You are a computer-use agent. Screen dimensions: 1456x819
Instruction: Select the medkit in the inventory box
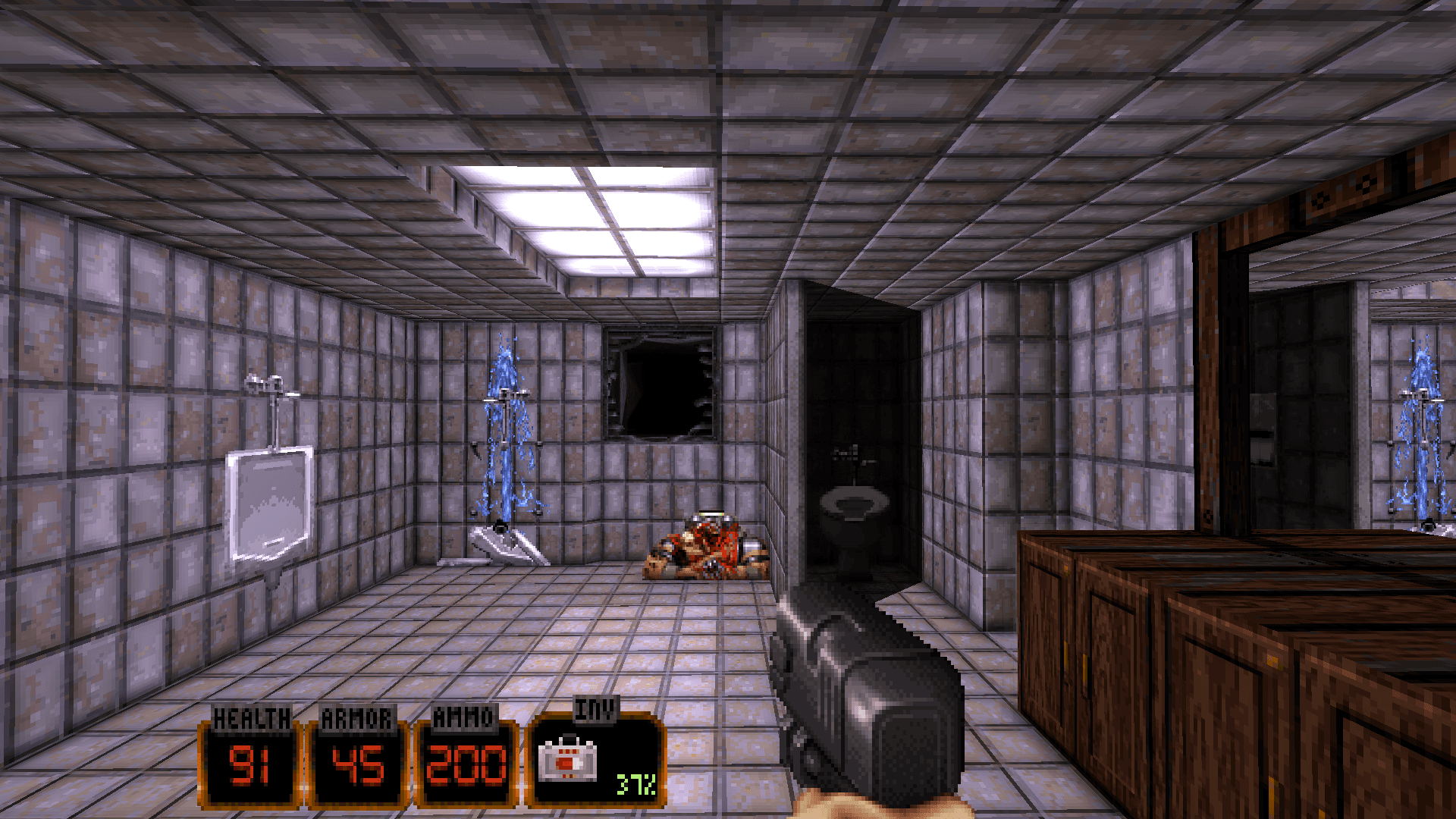point(567,760)
